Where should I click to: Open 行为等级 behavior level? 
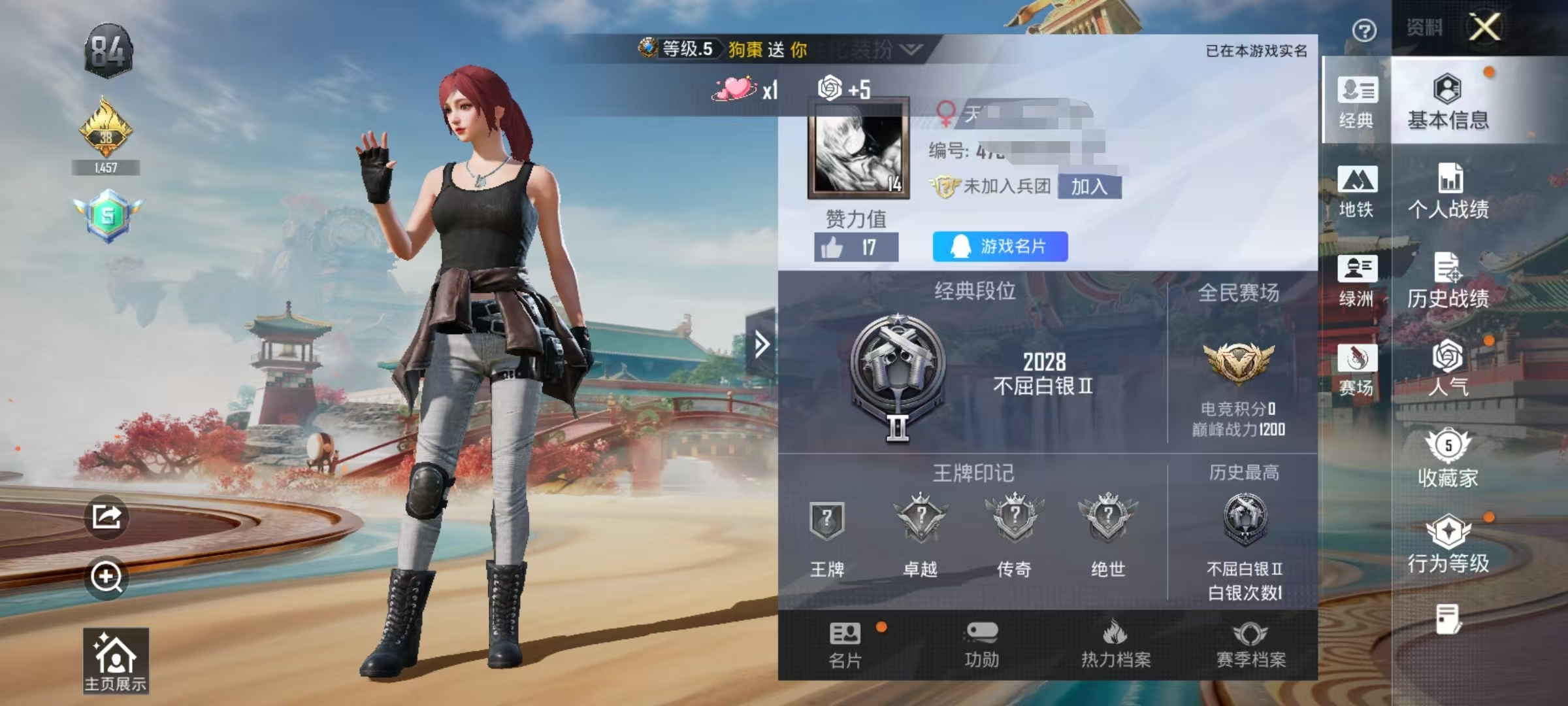[1448, 545]
